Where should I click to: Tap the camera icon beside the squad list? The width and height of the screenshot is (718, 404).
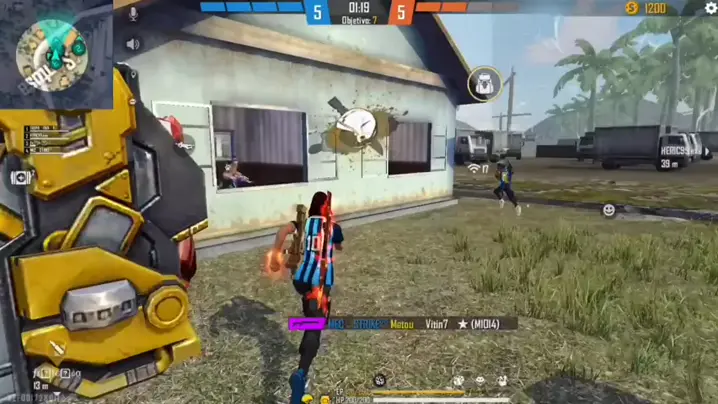(x=19, y=177)
